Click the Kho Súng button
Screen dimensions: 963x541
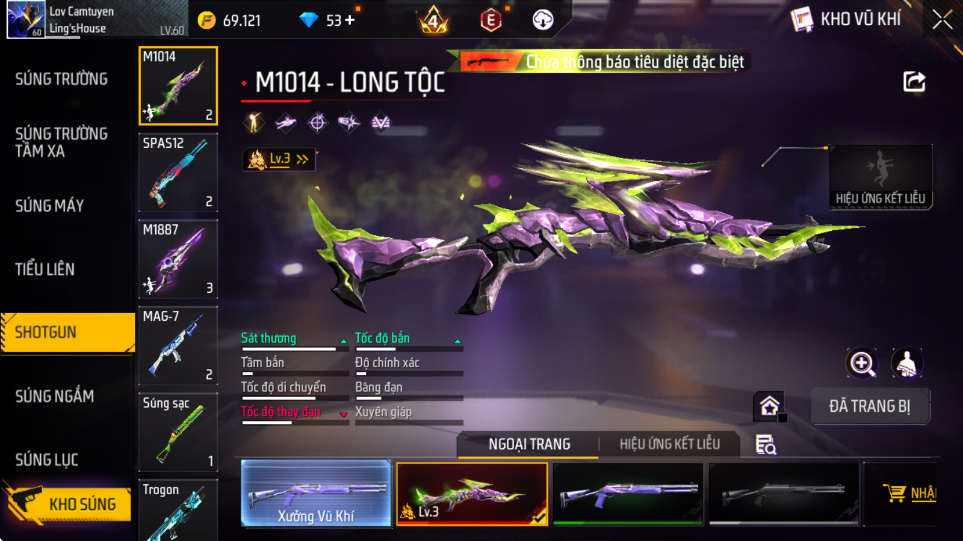point(68,504)
